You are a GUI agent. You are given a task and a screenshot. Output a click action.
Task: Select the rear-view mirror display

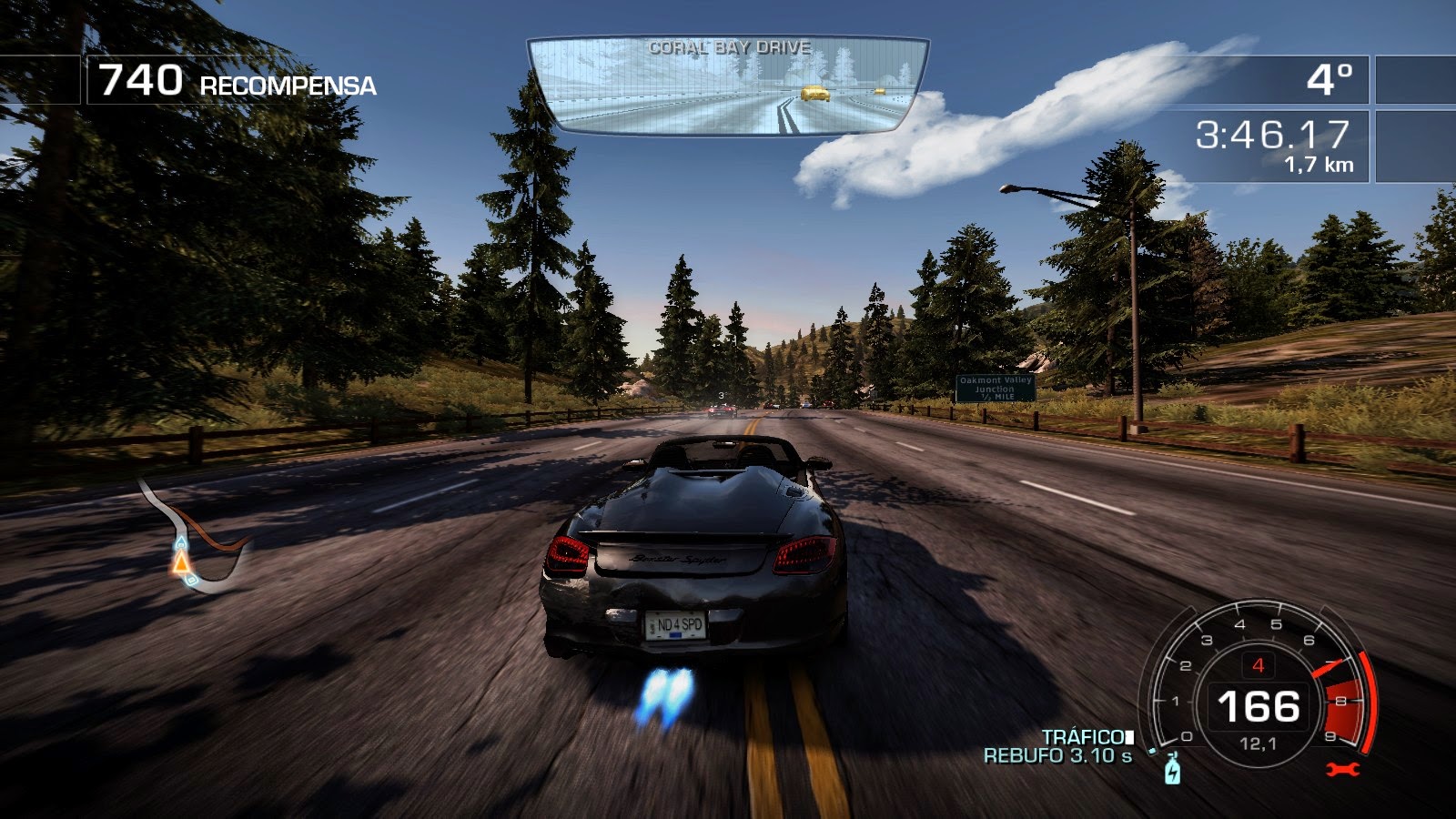pyautogui.click(x=728, y=86)
